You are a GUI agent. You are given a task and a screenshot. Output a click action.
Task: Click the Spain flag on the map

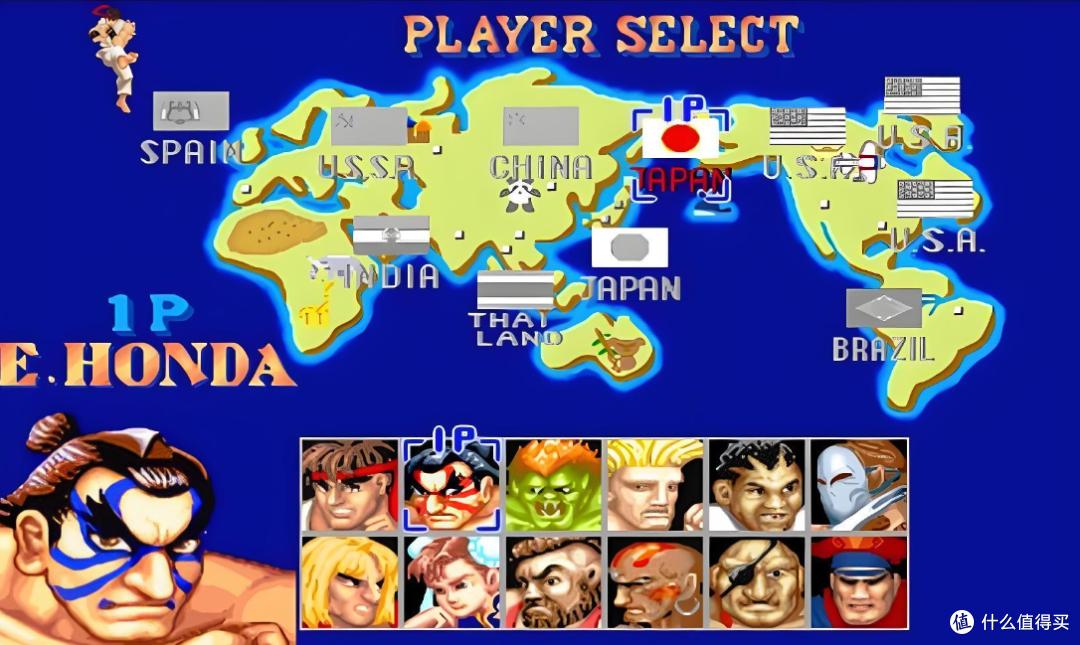pos(191,111)
